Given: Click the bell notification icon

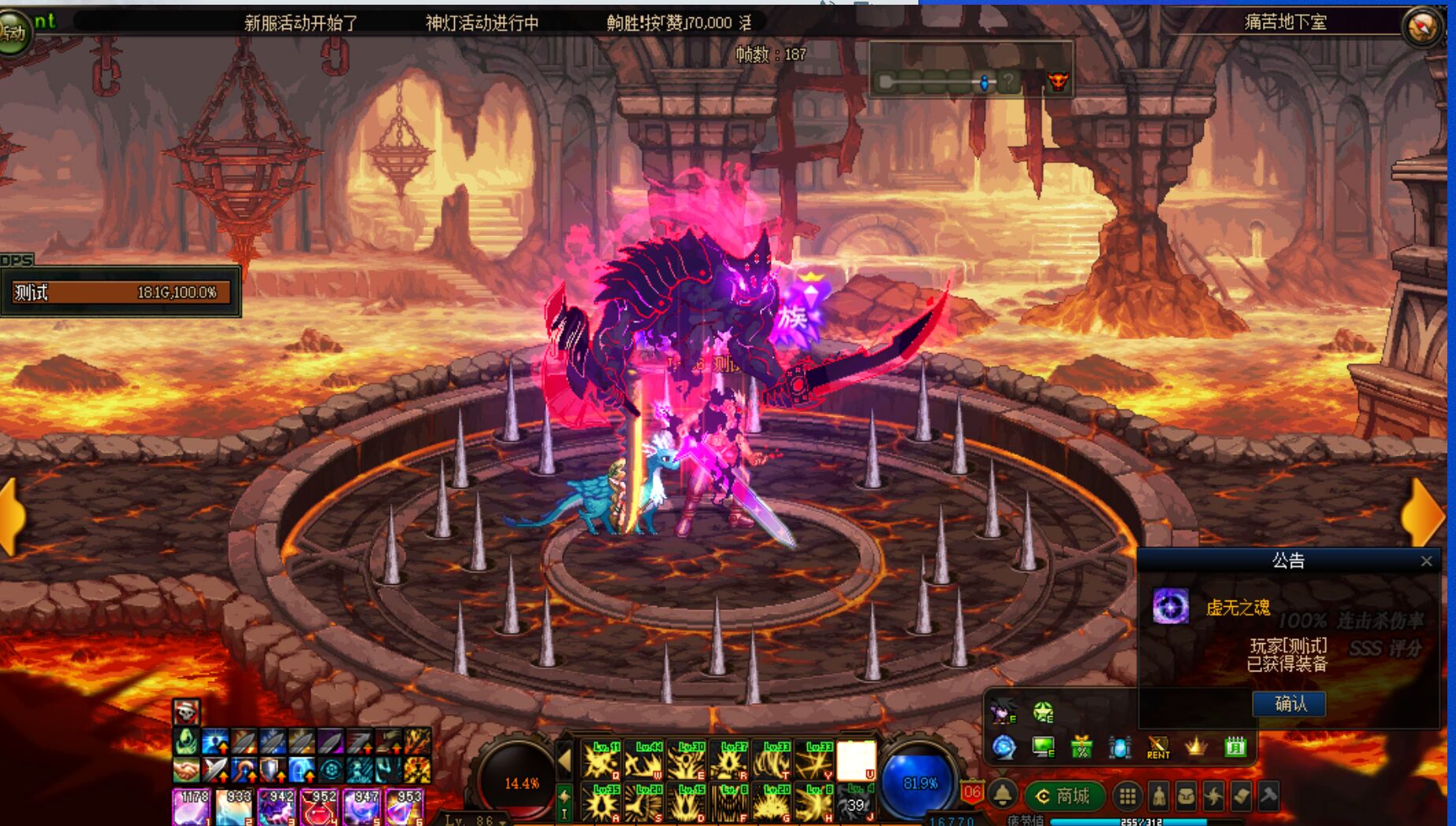Looking at the screenshot, I should [1003, 794].
